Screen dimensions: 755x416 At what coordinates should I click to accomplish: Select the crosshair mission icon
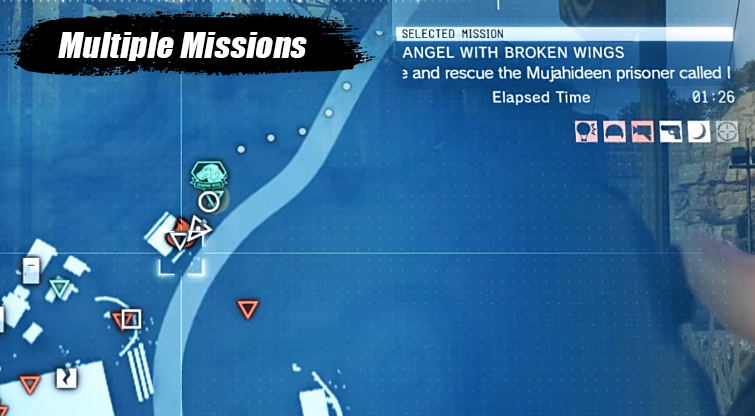tap(726, 131)
